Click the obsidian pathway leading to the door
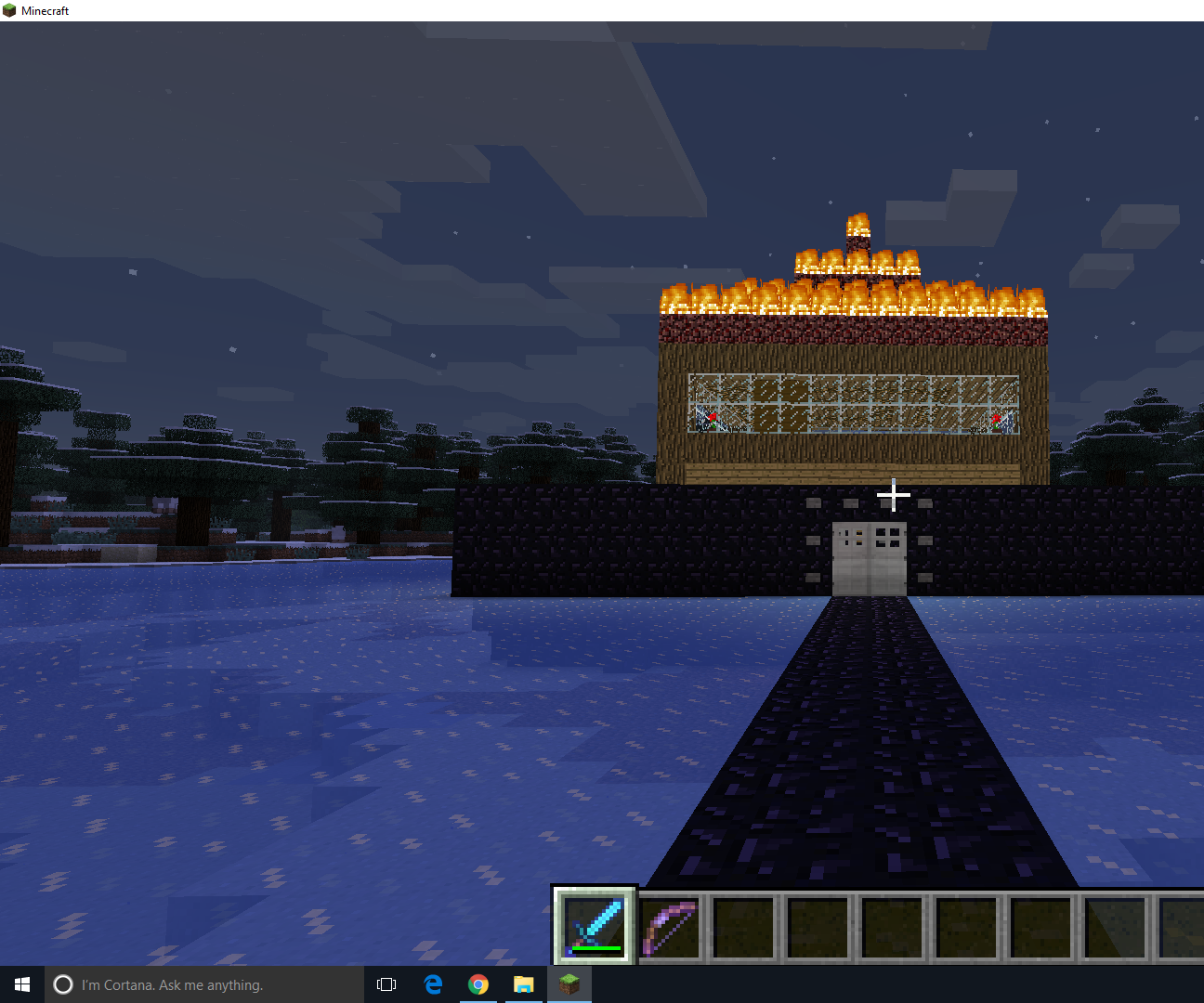 pos(873,743)
